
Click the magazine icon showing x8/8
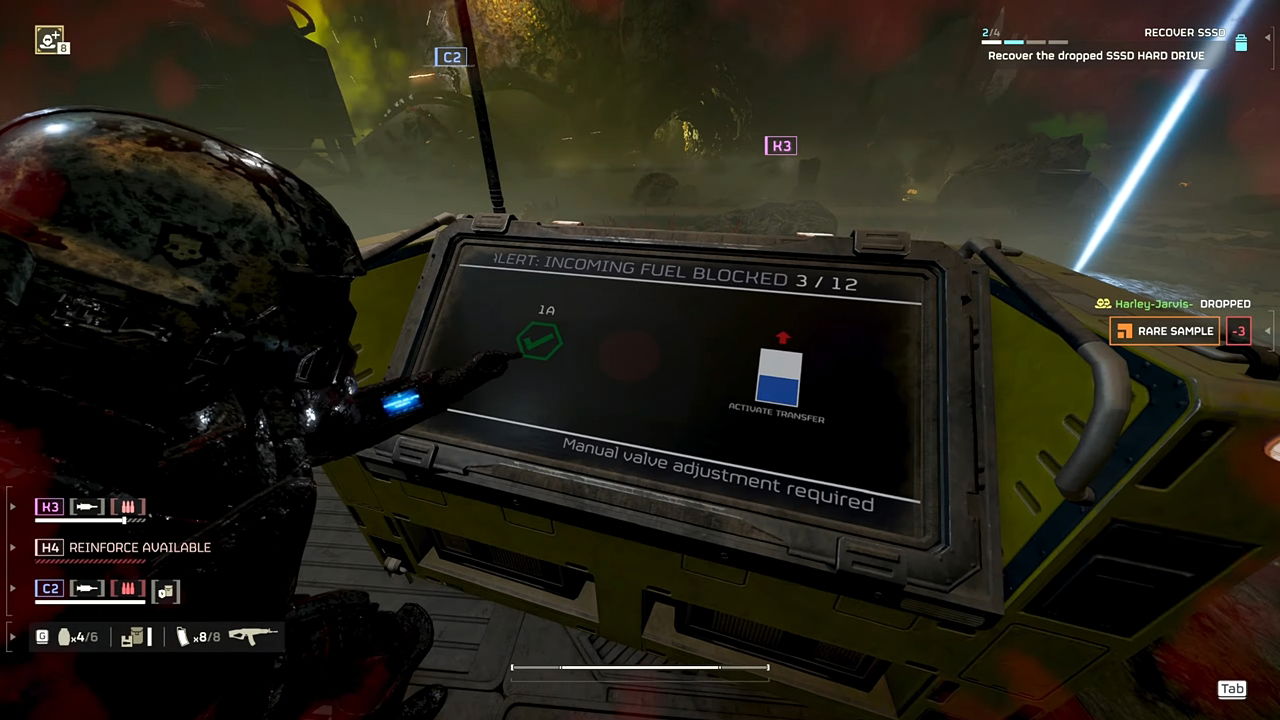pyautogui.click(x=183, y=636)
